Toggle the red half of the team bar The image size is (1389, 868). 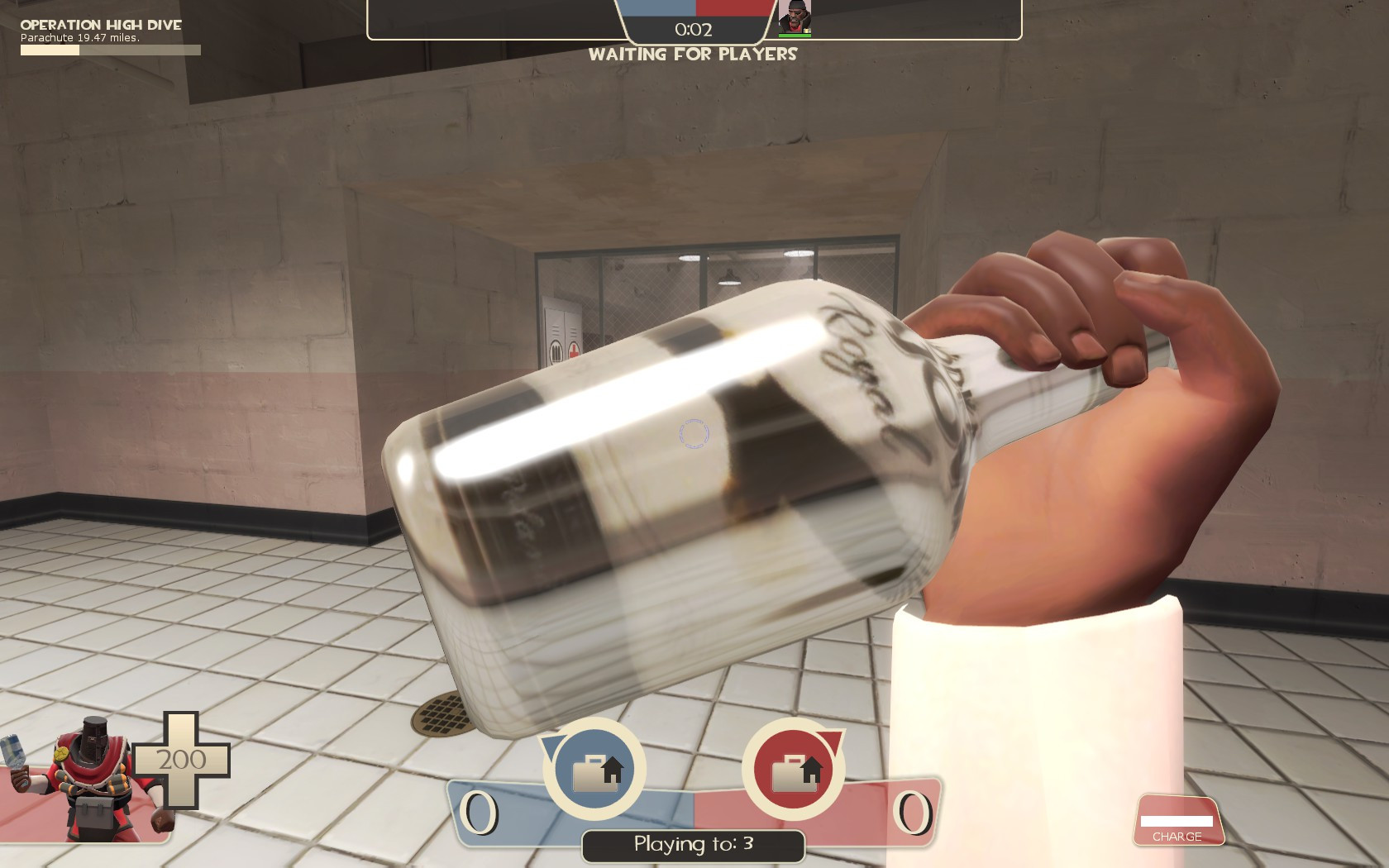click(728, 10)
